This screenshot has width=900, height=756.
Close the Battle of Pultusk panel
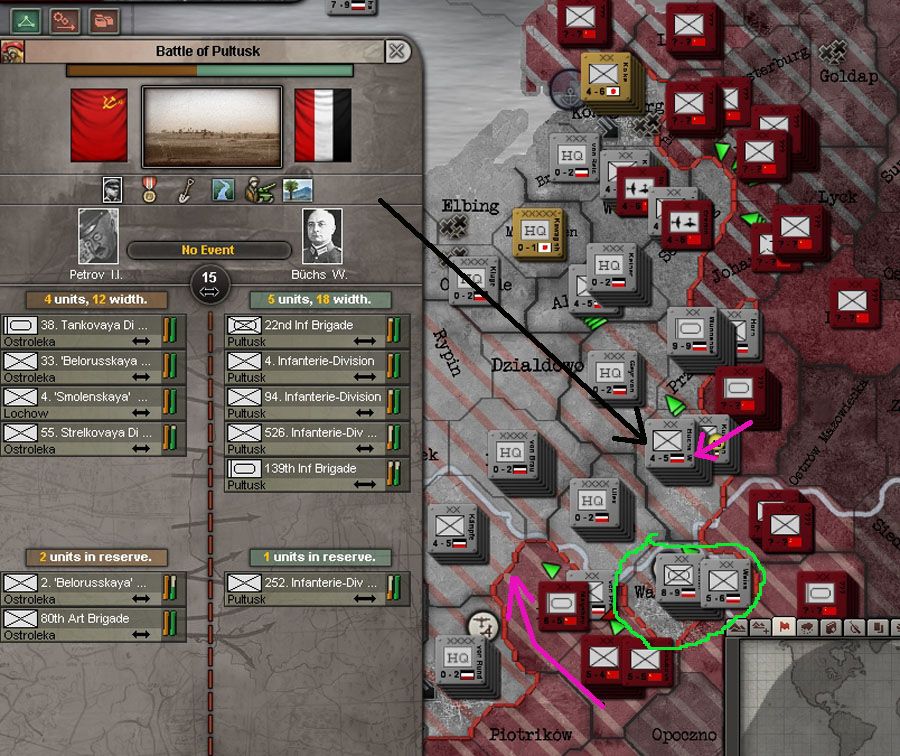point(398,51)
